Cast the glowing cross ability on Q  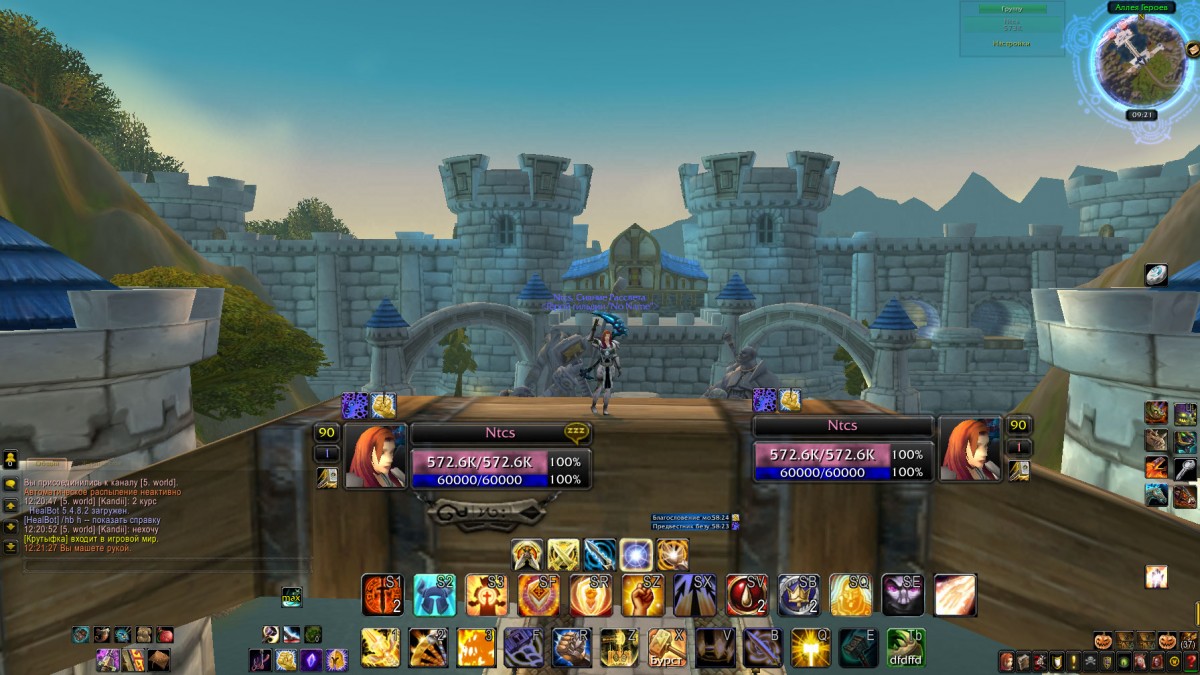811,647
